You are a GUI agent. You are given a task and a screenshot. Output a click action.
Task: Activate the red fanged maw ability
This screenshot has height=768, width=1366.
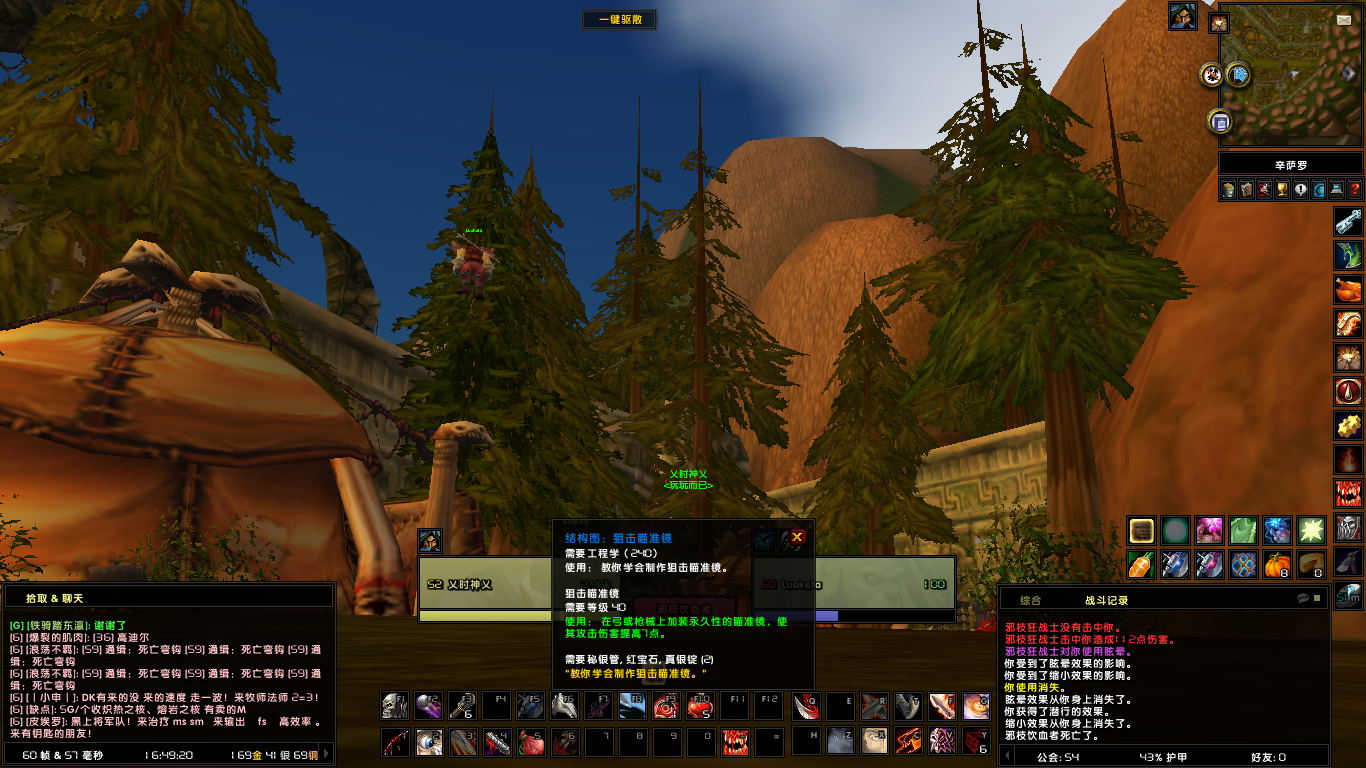(x=735, y=742)
